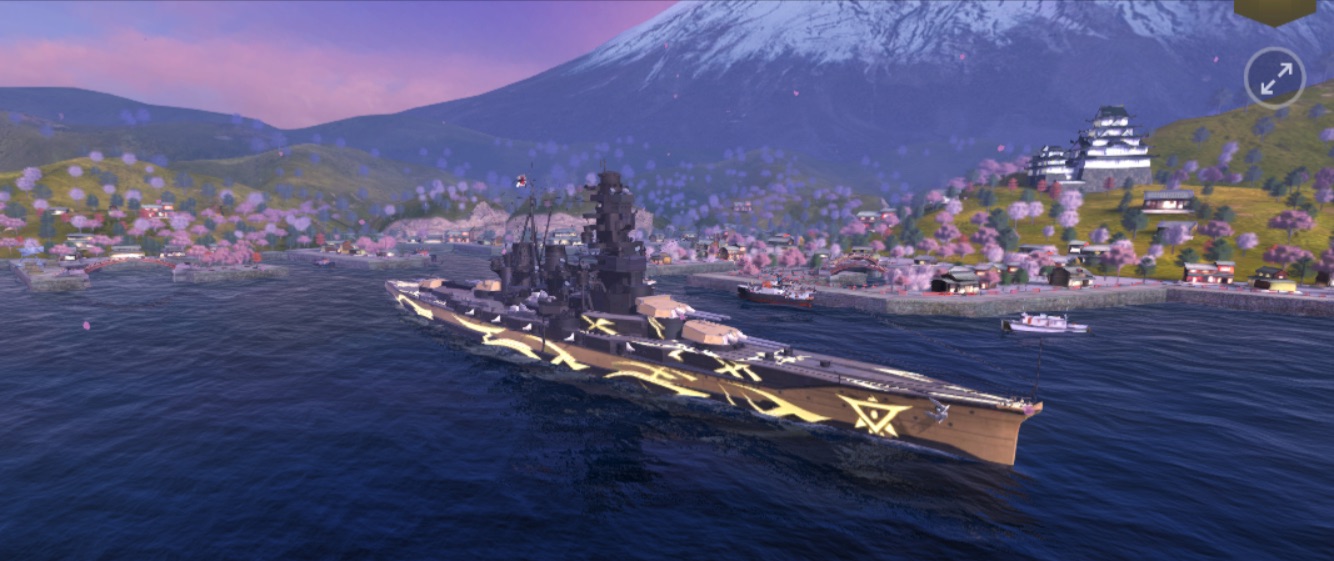Toggle the fullscreen view with the diagonal-arrows button
This screenshot has width=1334, height=561.
point(1275,77)
